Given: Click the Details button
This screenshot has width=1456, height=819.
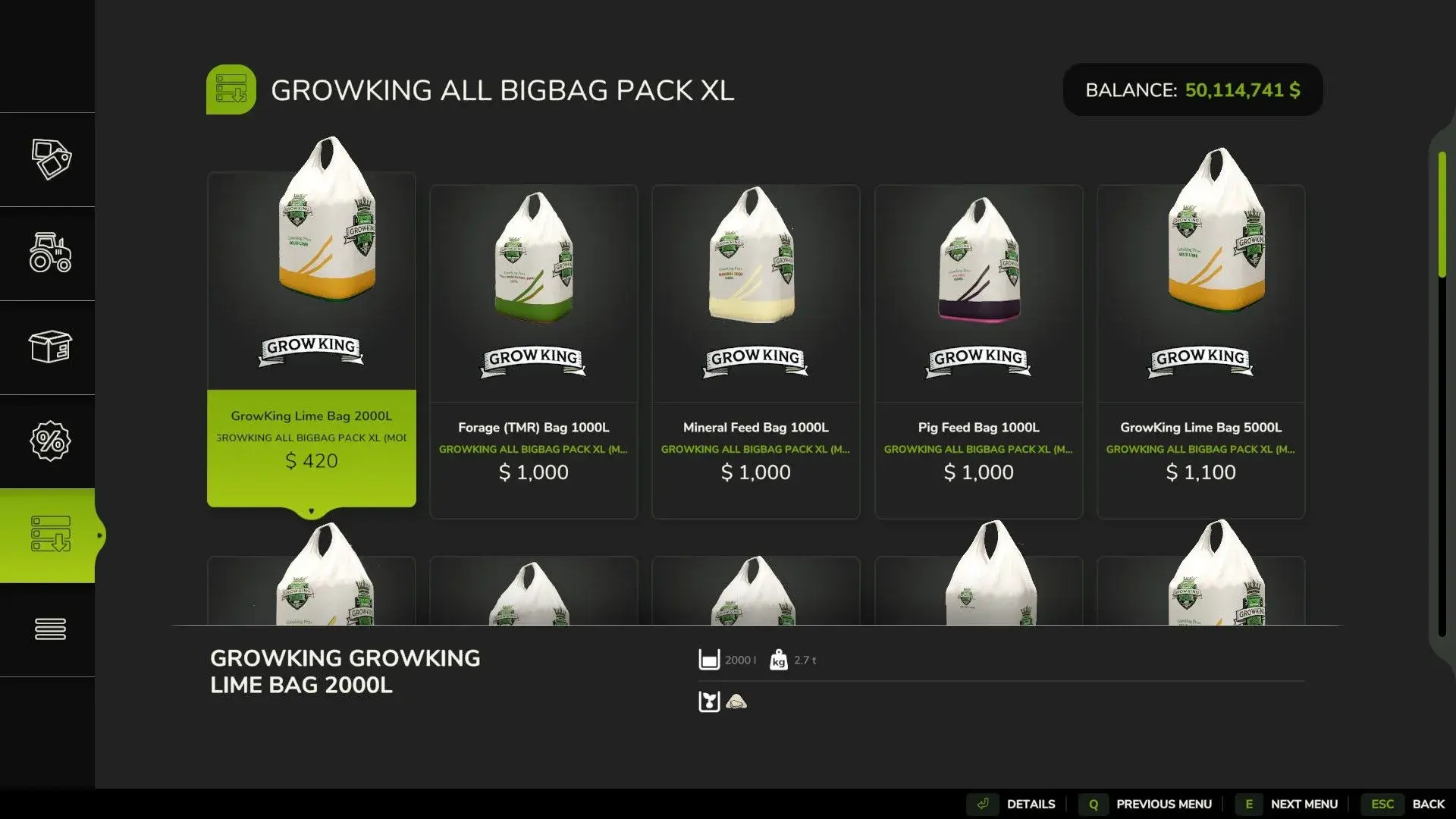Looking at the screenshot, I should [1017, 804].
